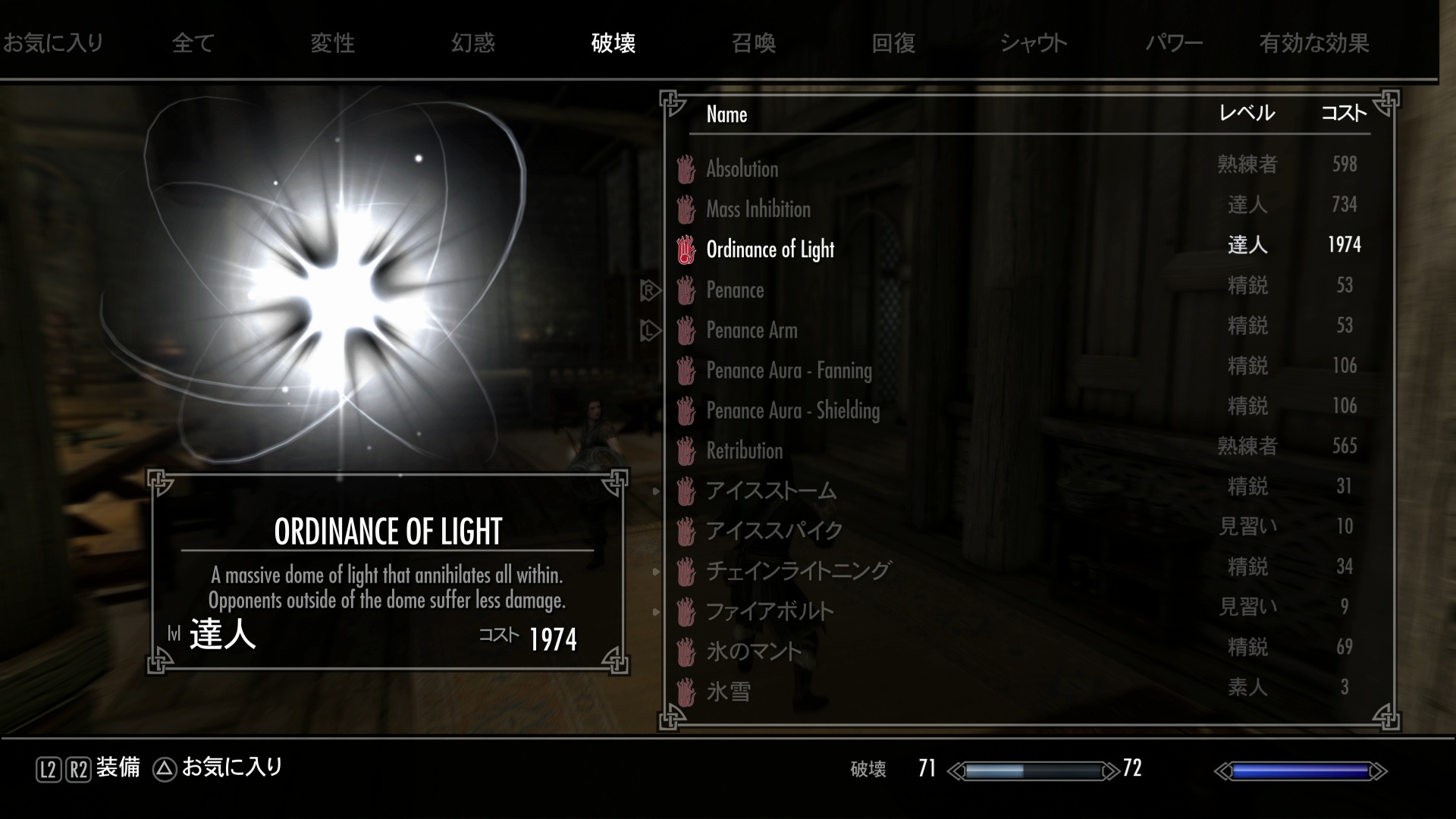Select the Penance Aura - Shielding spell

(792, 411)
